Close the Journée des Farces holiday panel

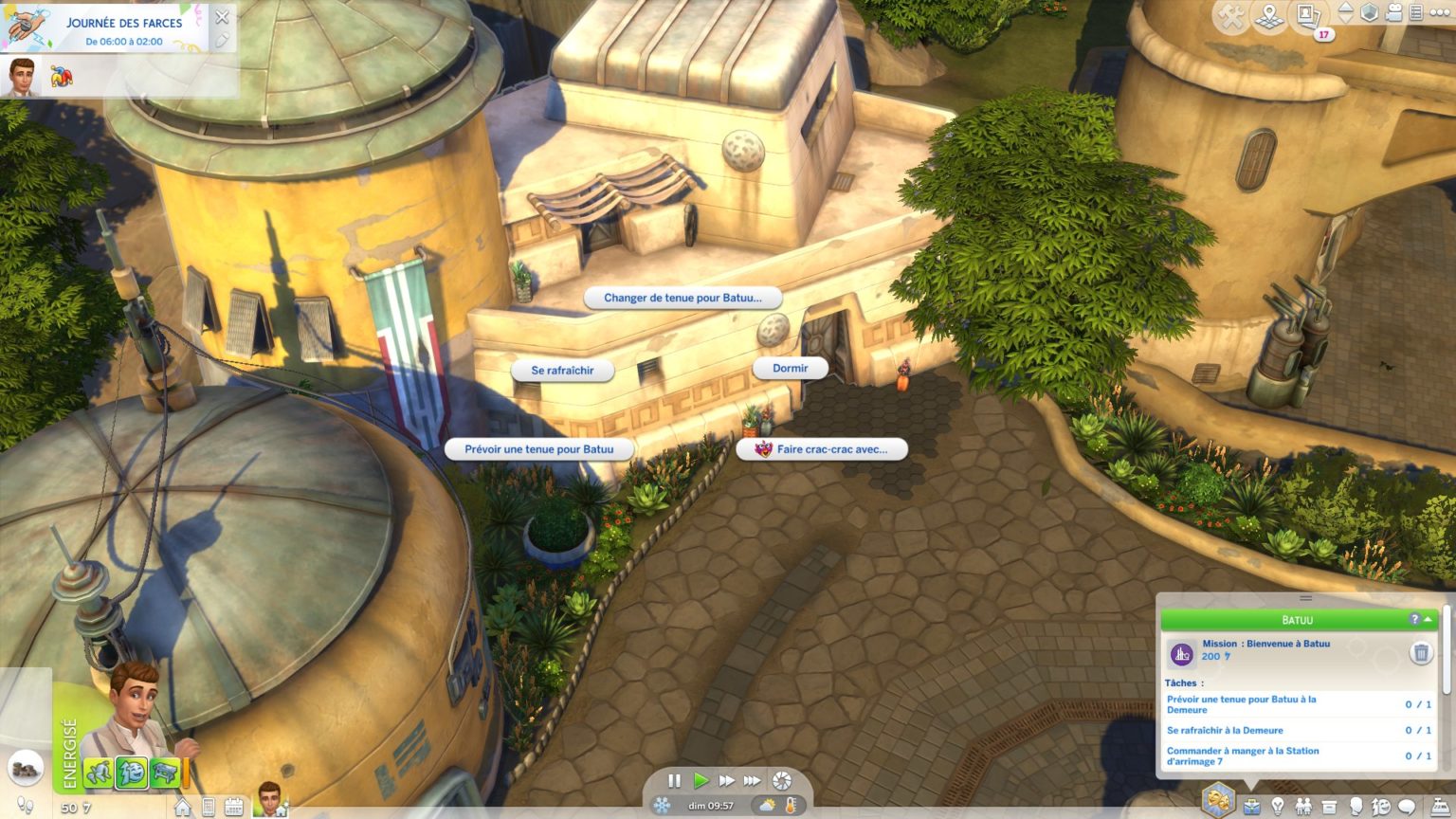click(222, 17)
